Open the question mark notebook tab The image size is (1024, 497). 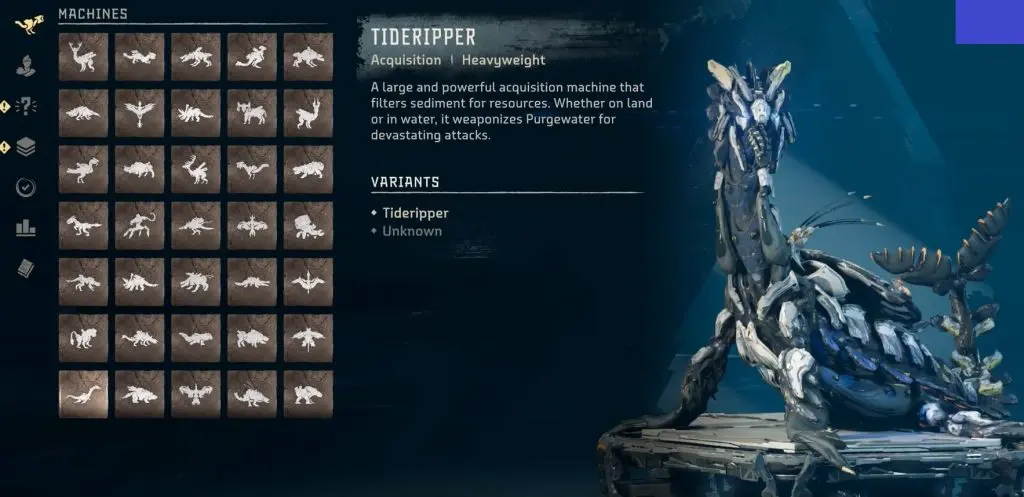26,106
